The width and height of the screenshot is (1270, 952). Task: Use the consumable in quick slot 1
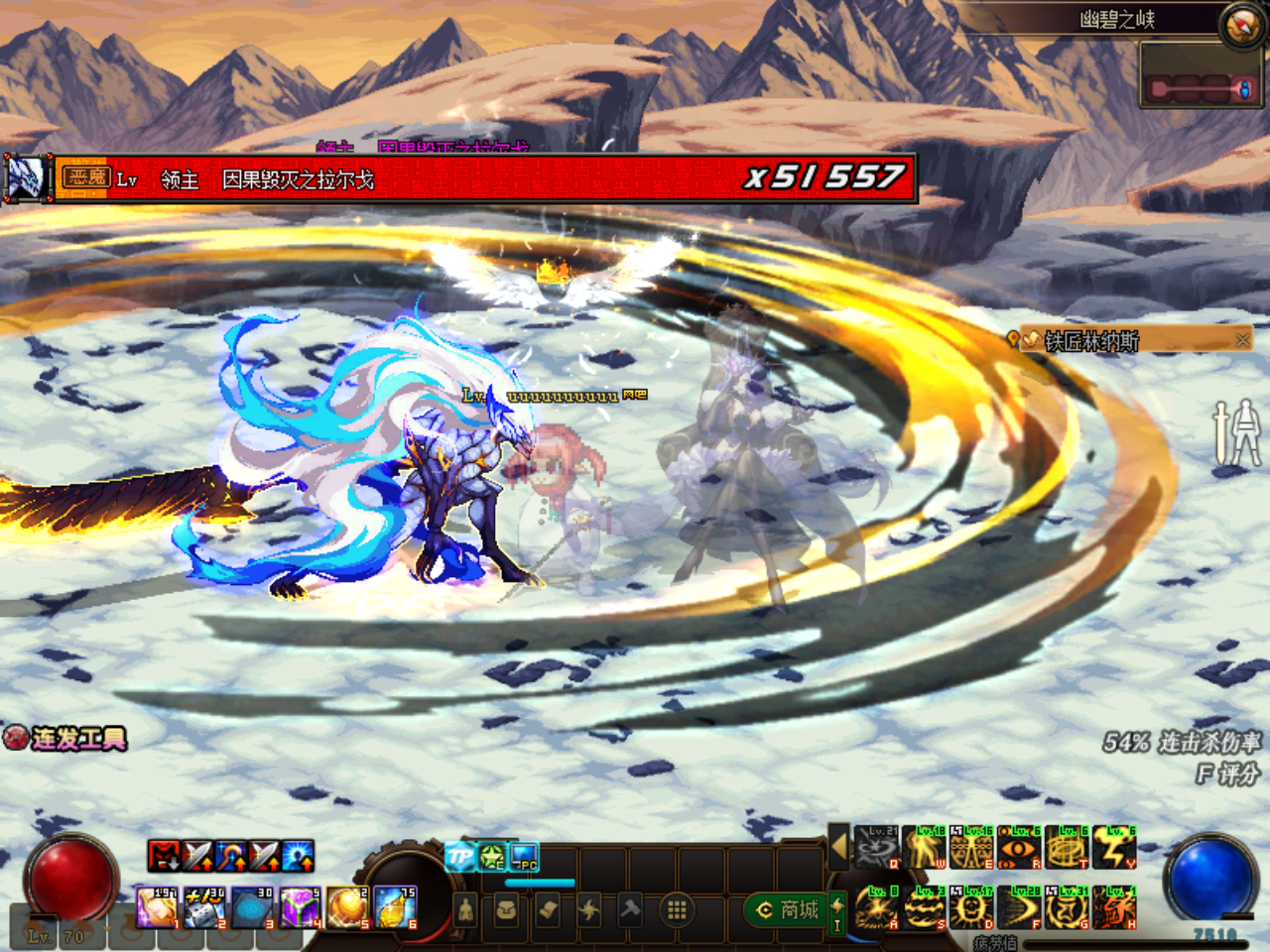[157, 908]
